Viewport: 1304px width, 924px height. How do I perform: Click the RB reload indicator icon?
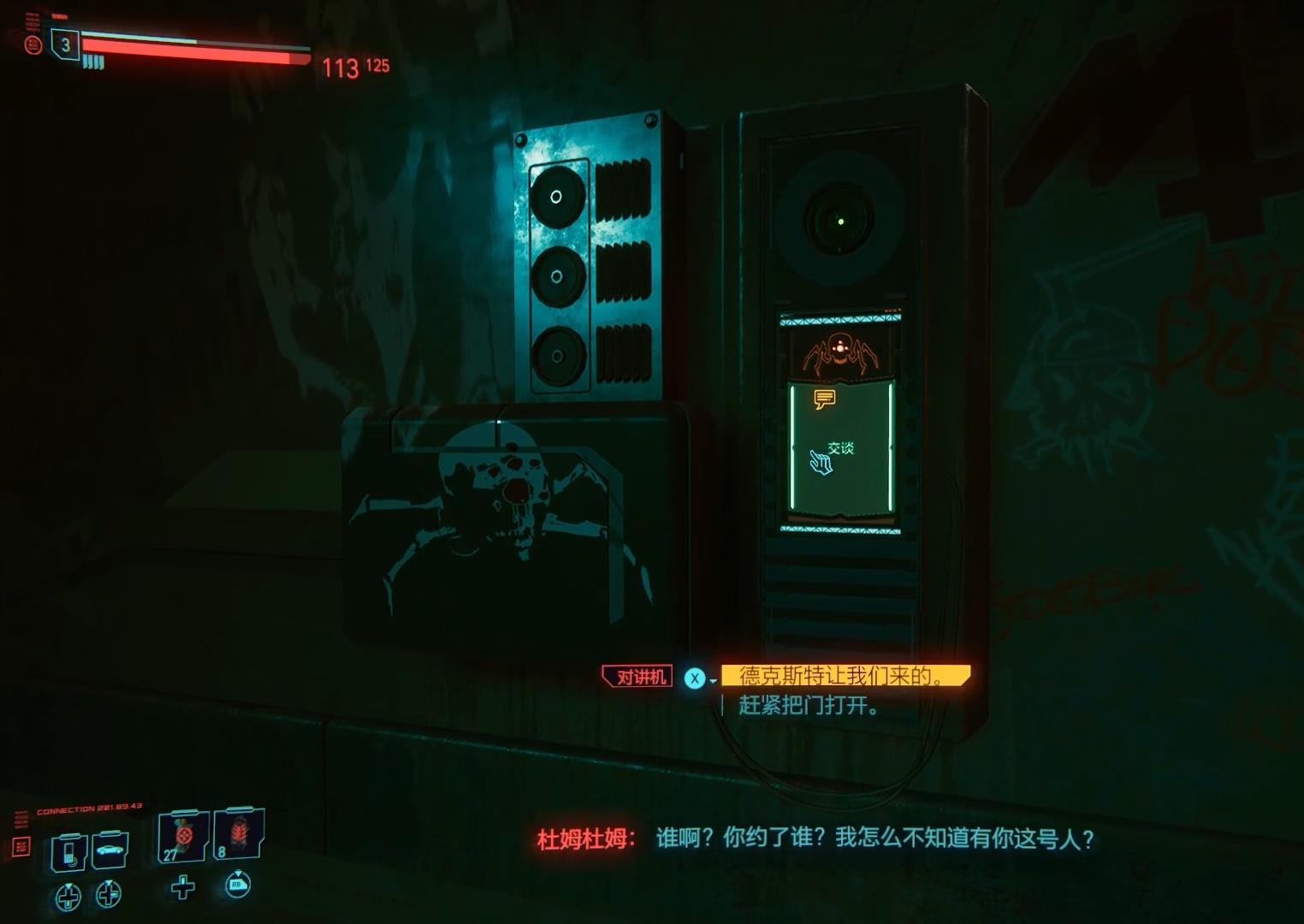coord(238,886)
